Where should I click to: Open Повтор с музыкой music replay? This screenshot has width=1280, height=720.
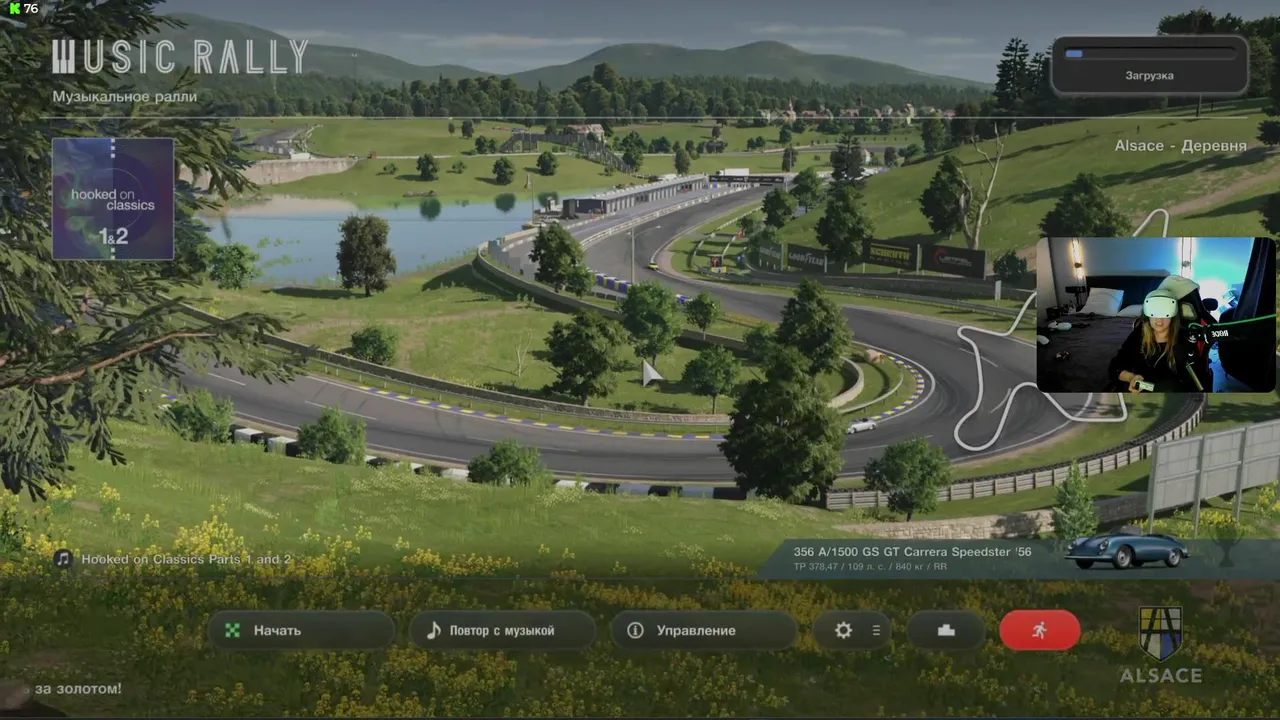(502, 631)
